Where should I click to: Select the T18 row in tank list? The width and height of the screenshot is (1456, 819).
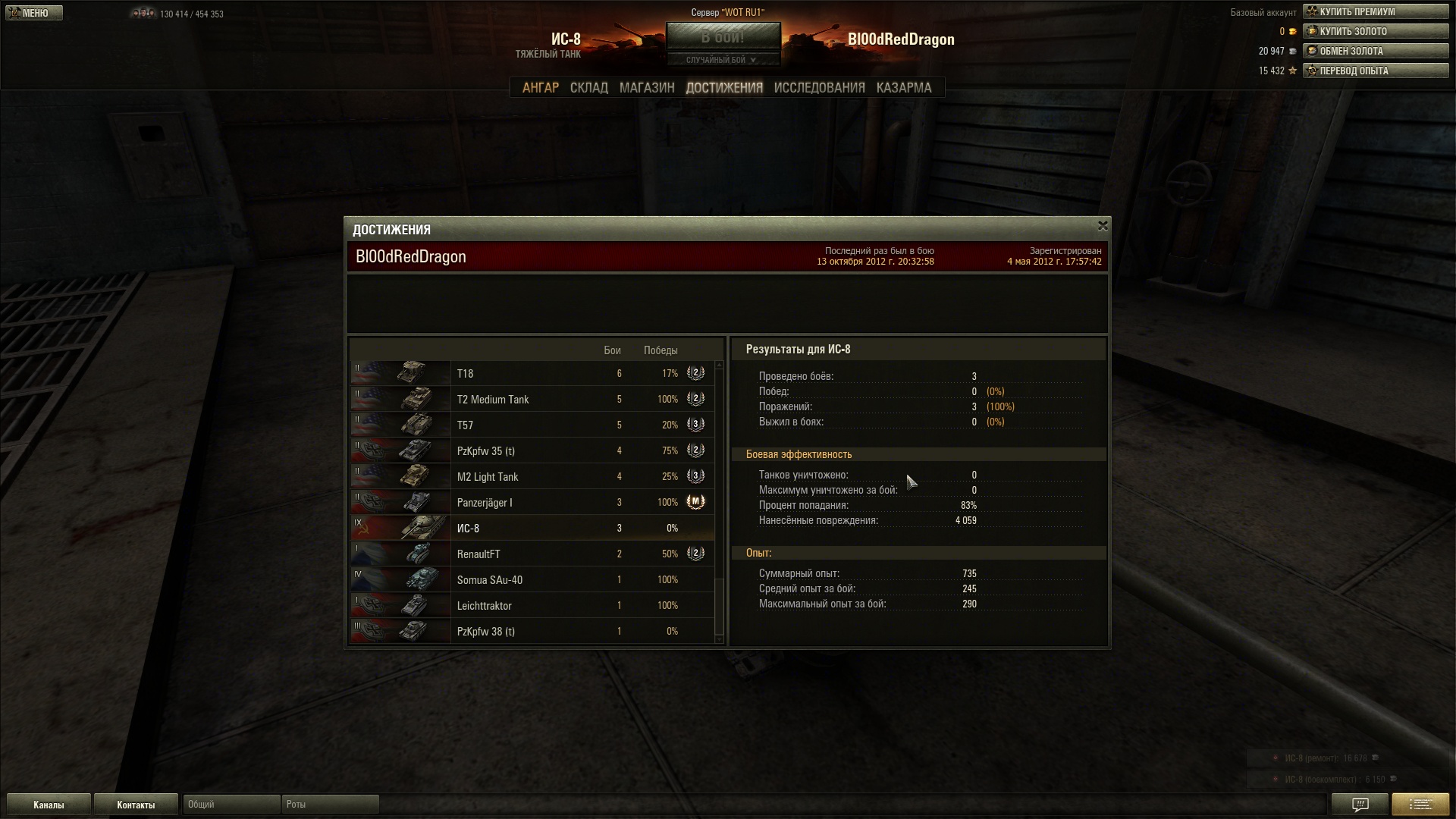pos(531,374)
